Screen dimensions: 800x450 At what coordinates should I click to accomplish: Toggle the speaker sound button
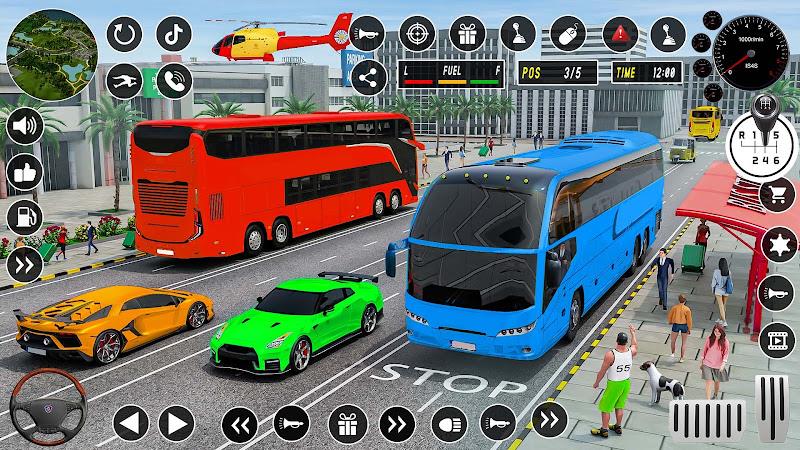point(23,127)
